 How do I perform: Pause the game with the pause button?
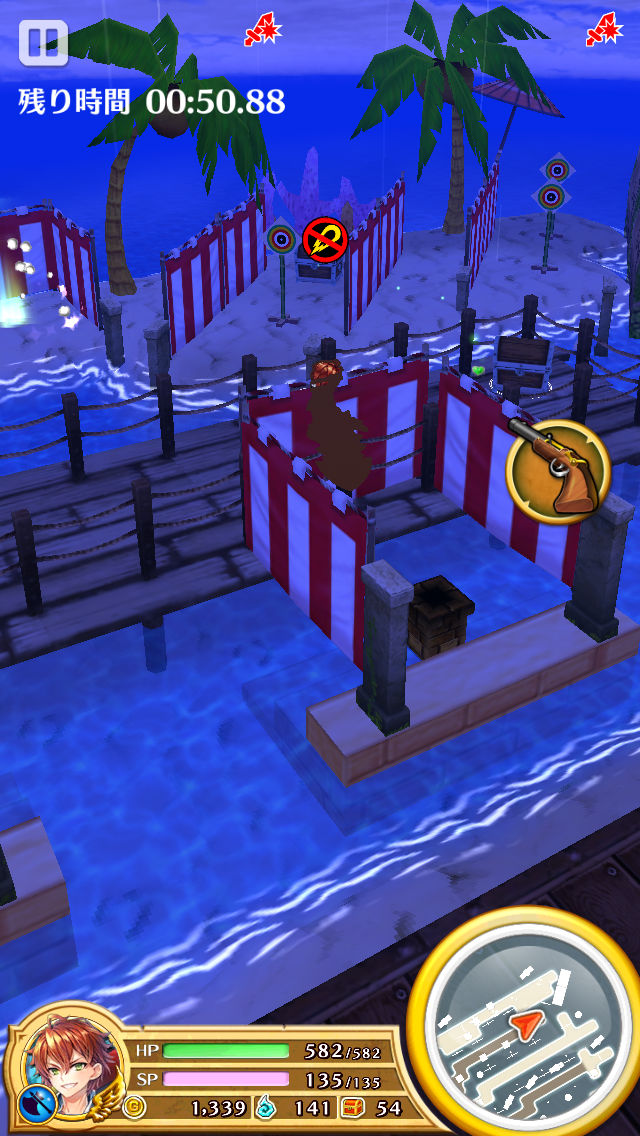(x=43, y=43)
